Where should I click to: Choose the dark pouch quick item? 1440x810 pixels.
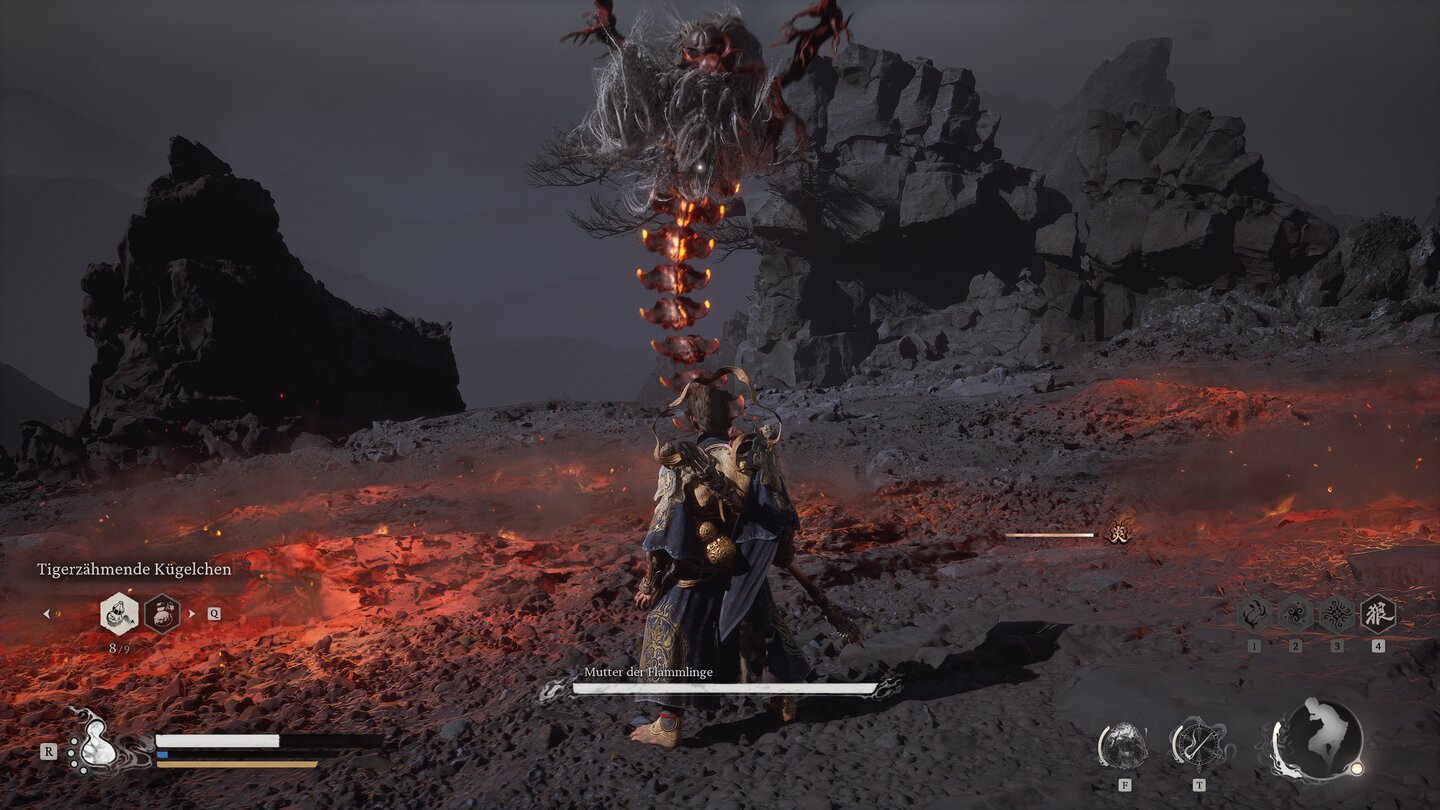[162, 614]
